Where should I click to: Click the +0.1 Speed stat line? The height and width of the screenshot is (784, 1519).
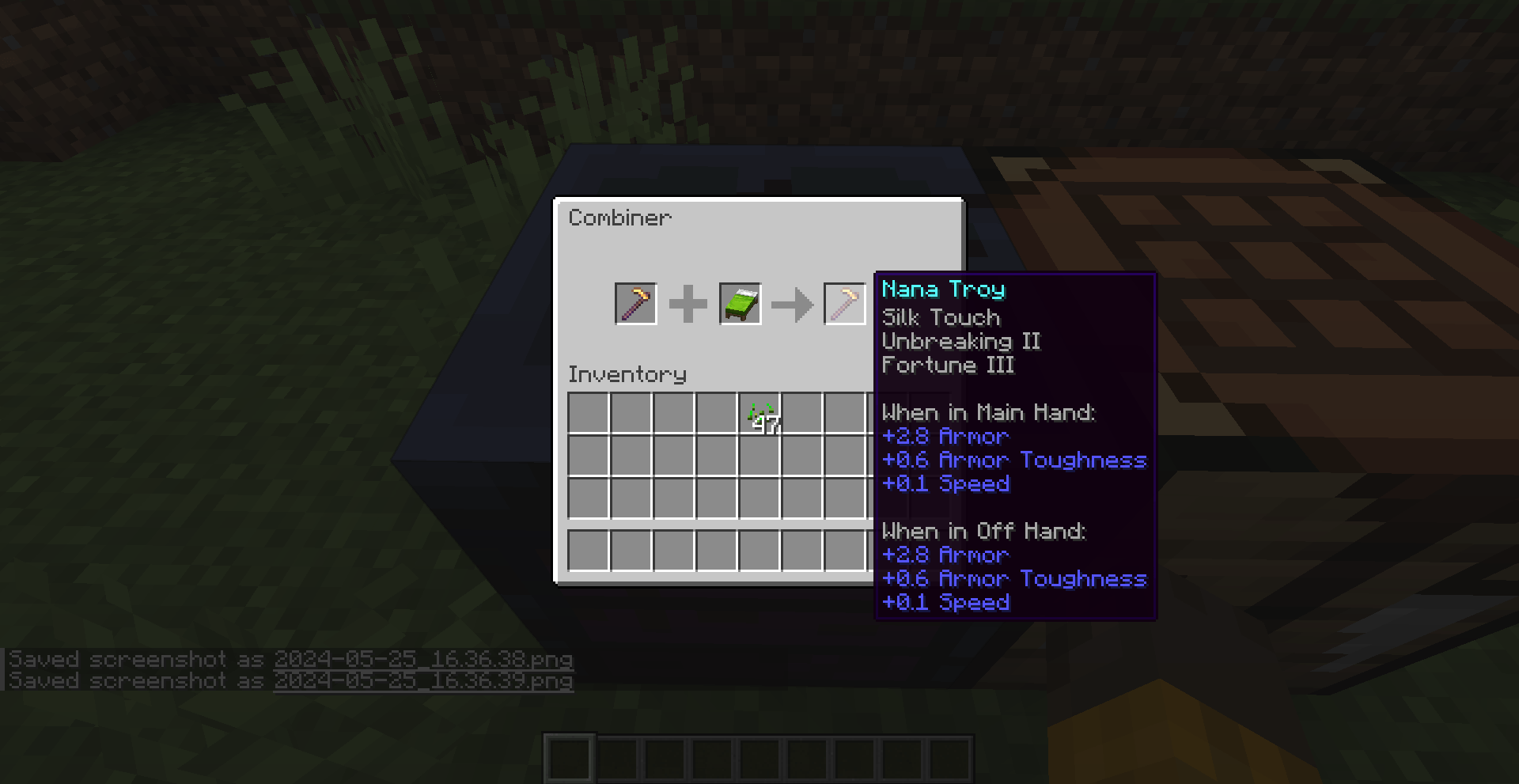click(946, 484)
